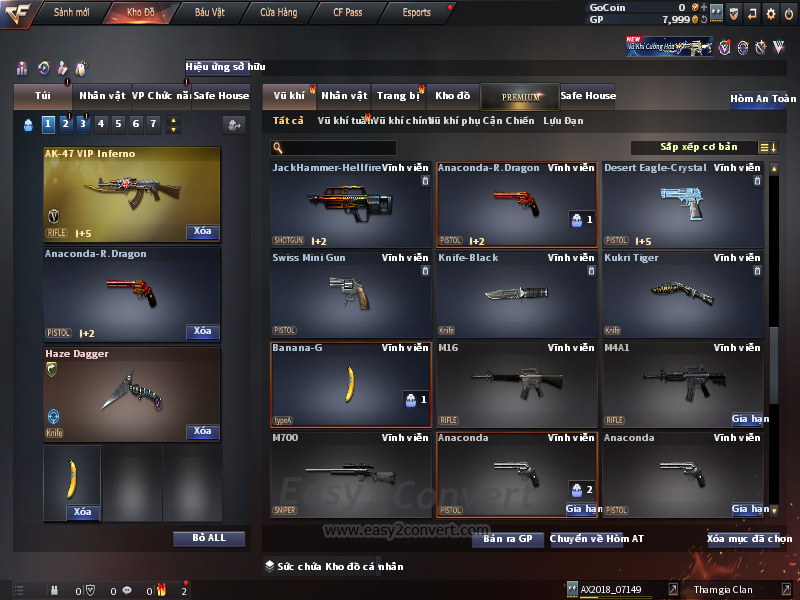Select bag slot number 4

100,125
